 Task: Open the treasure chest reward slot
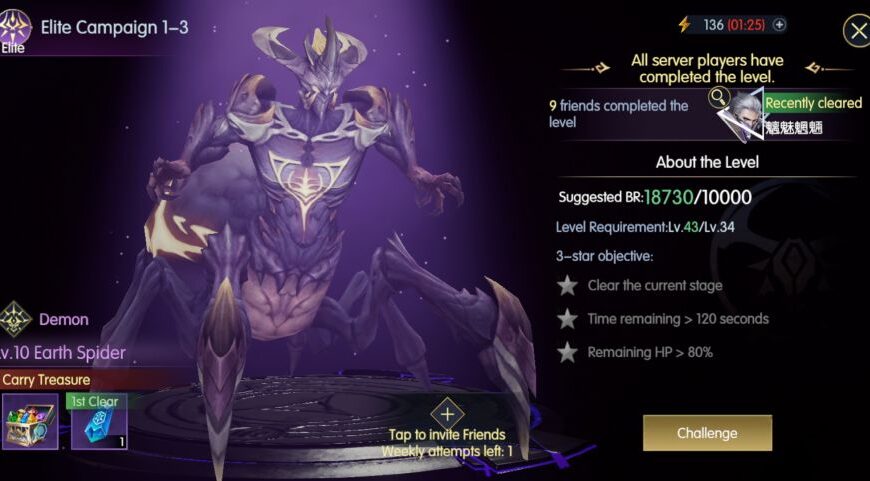pyautogui.click(x=30, y=420)
